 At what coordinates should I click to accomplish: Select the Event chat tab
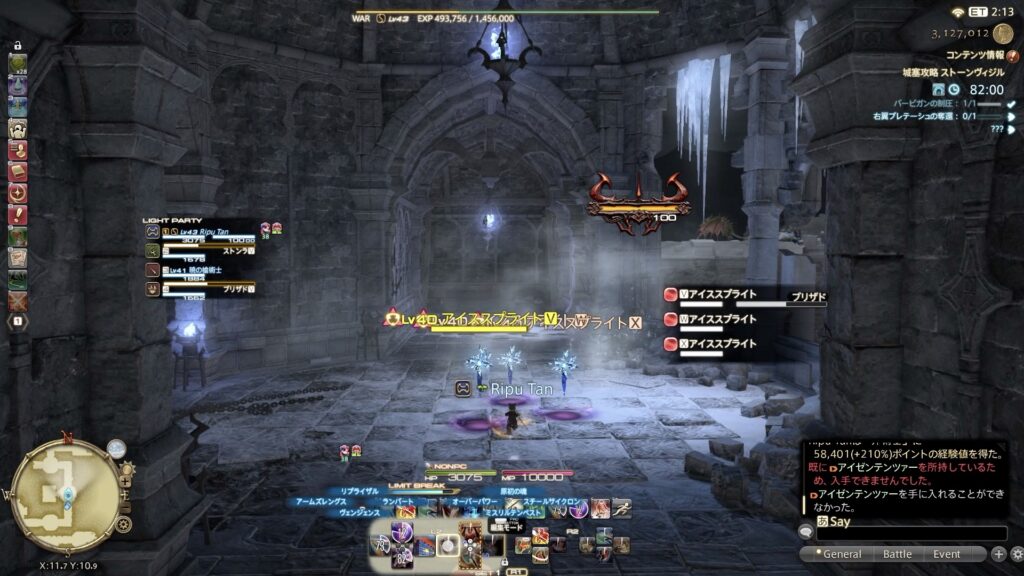click(946, 554)
